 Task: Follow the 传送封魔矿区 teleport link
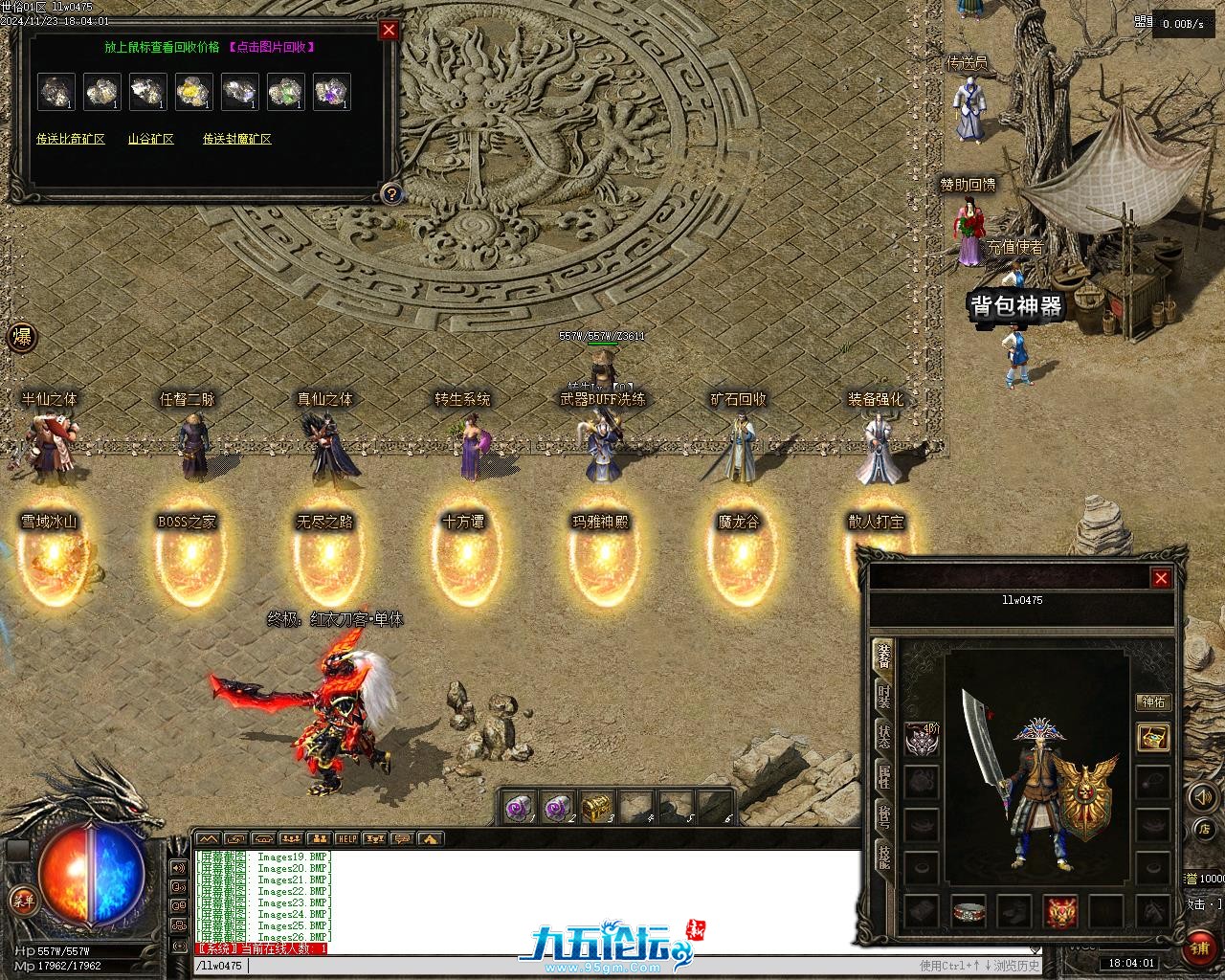(236, 139)
